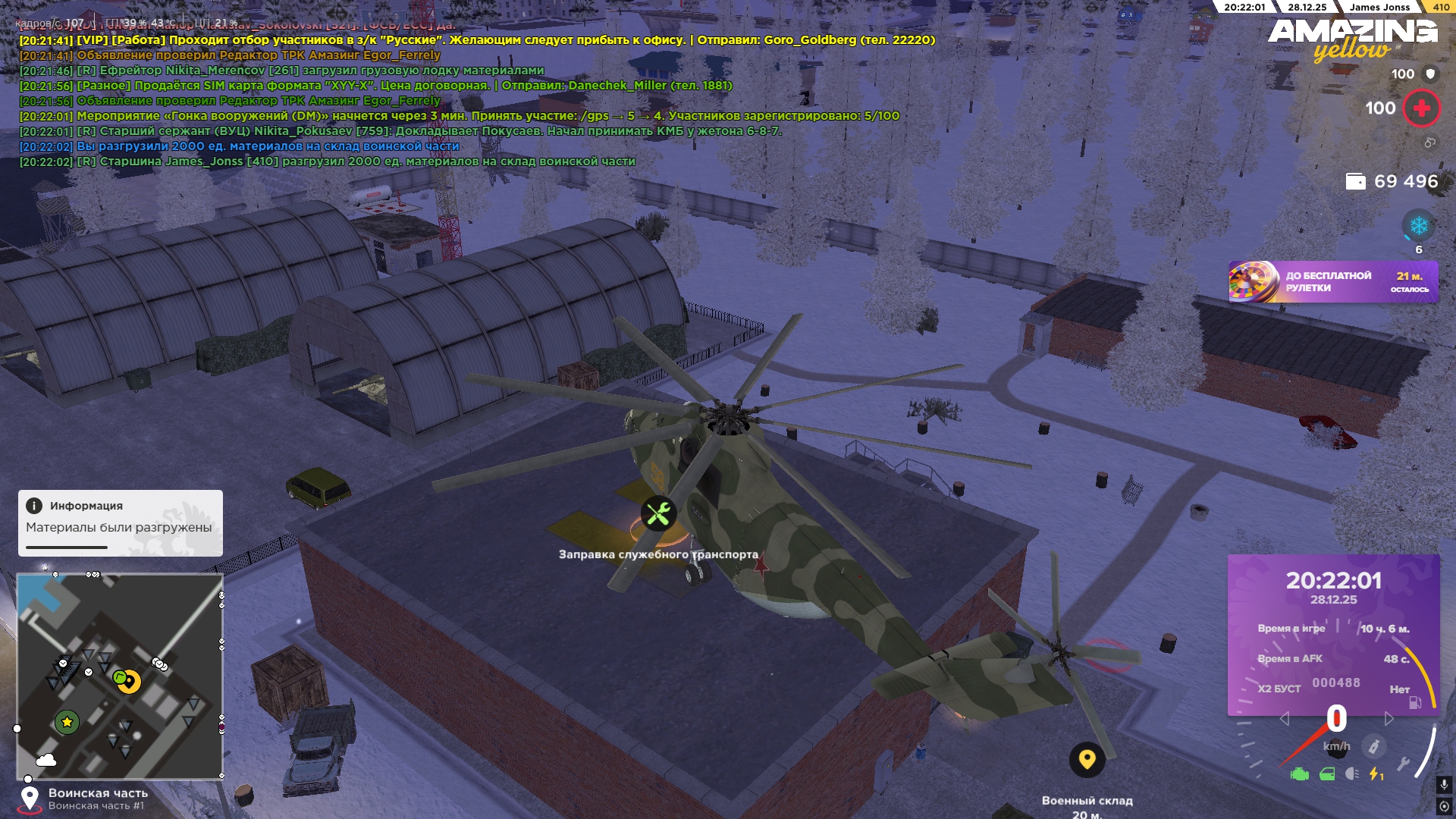Click the 'Военный склад' waypoint marker

(x=1087, y=759)
